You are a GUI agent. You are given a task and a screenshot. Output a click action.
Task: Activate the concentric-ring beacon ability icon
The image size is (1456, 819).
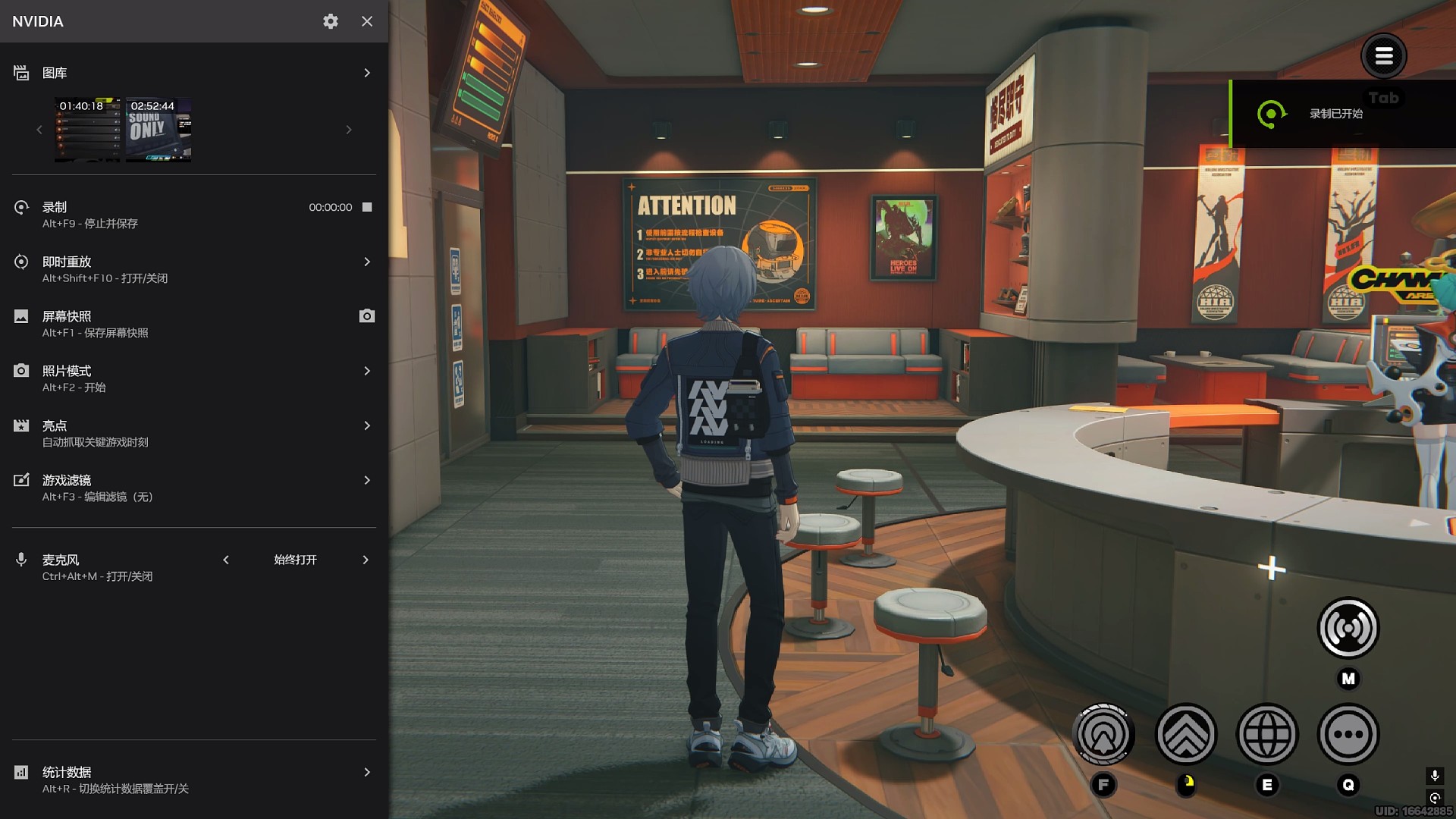(1103, 734)
